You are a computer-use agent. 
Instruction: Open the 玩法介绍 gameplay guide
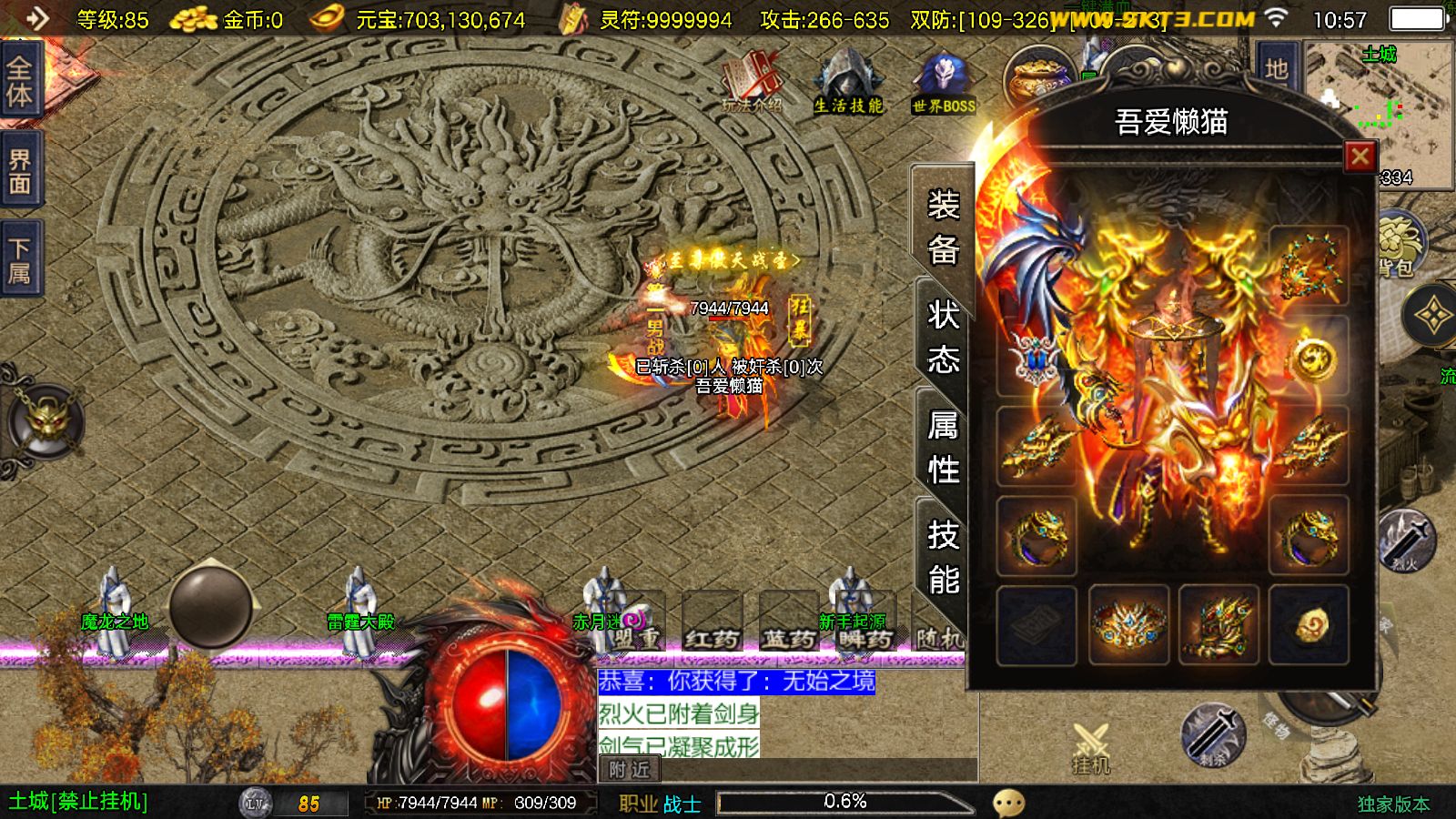[x=753, y=84]
